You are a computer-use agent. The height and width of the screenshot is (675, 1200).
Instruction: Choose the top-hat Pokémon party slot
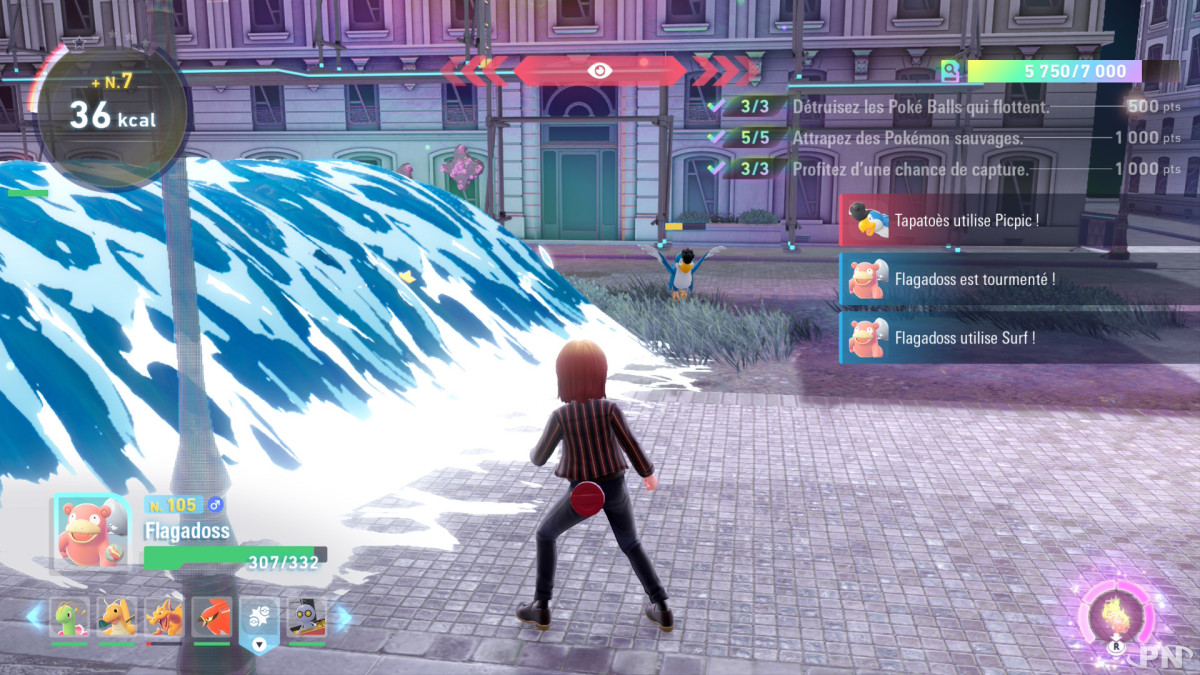coord(307,618)
